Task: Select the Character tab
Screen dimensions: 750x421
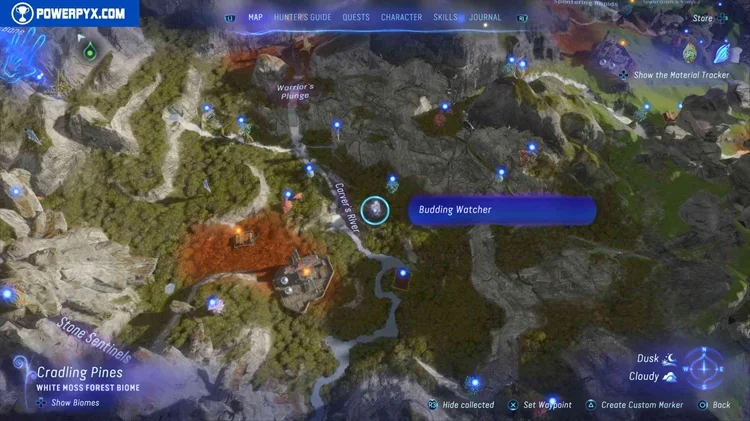Action: [x=401, y=17]
